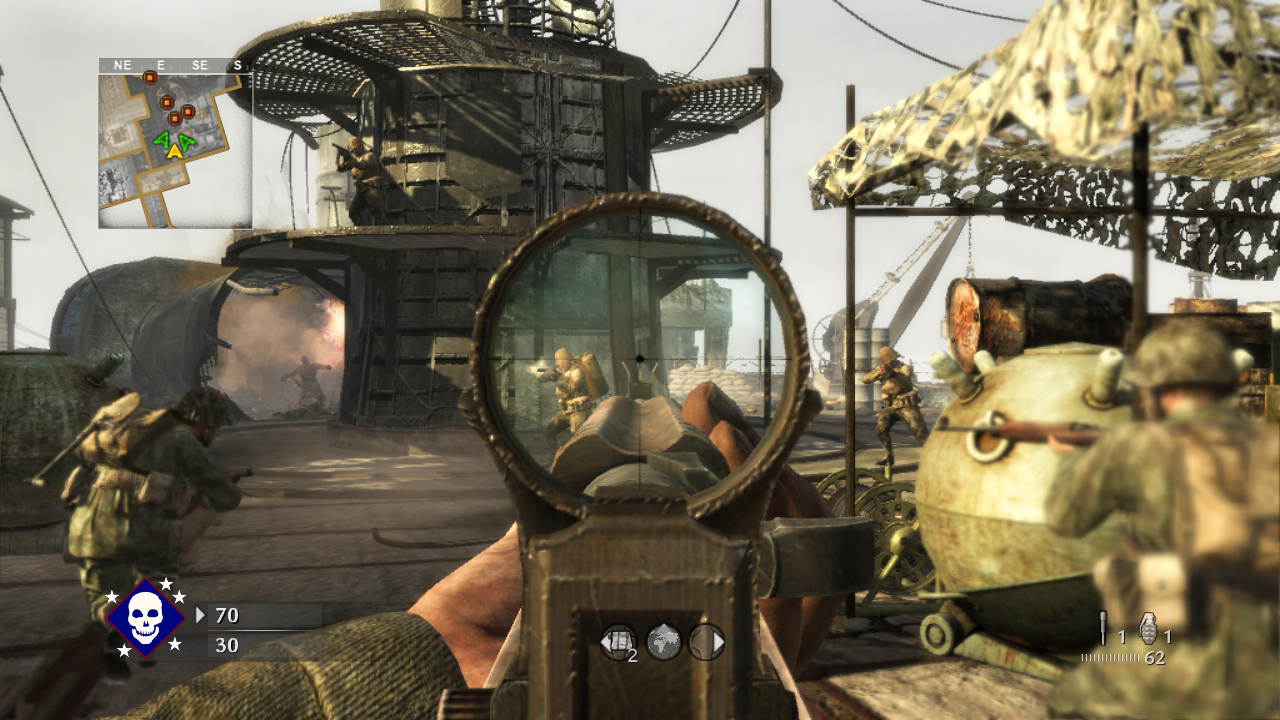Choose the frag grenade icon
The image size is (1280, 720).
pyautogui.click(x=1147, y=629)
